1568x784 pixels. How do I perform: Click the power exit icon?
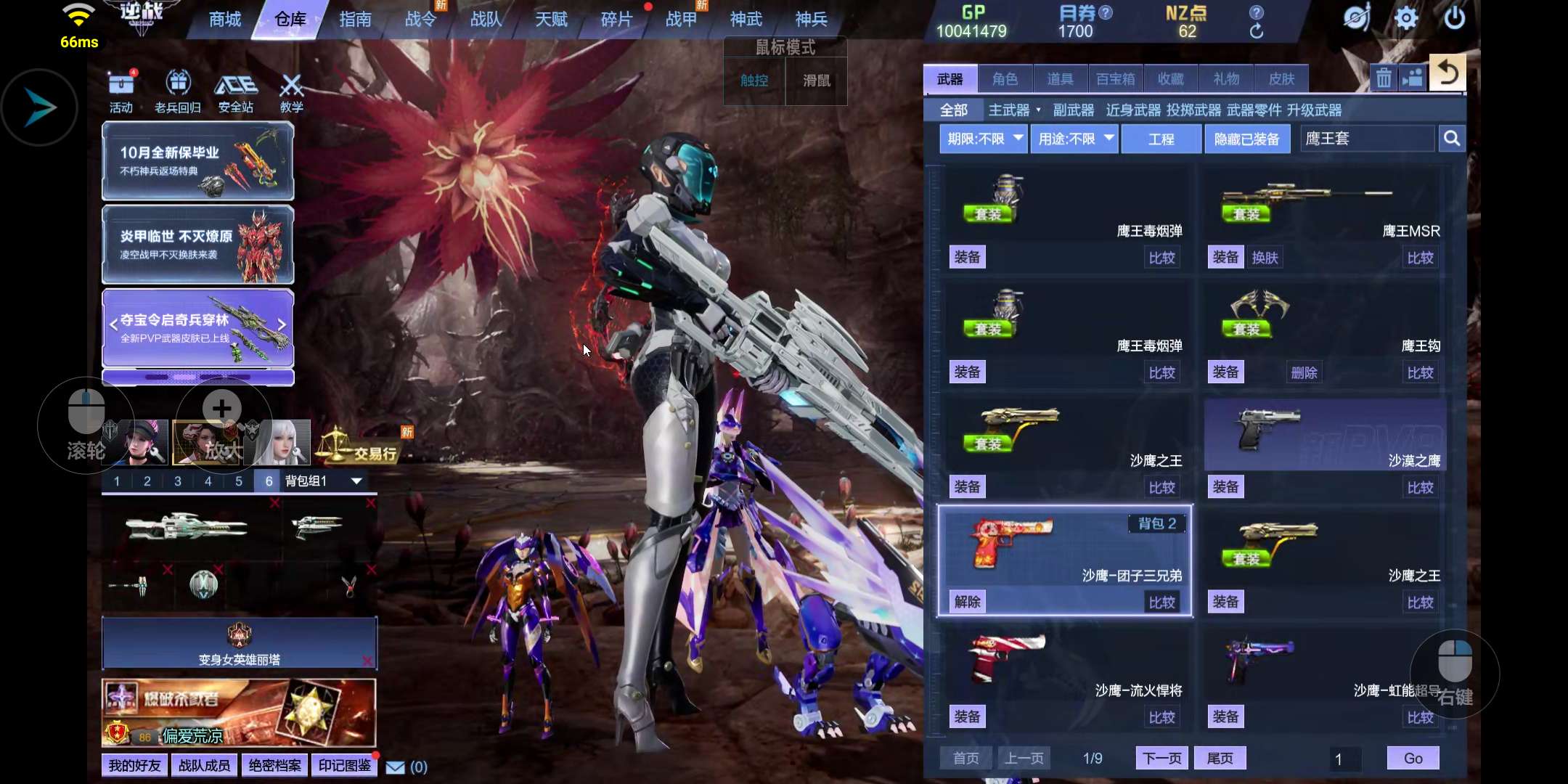coord(1455,18)
